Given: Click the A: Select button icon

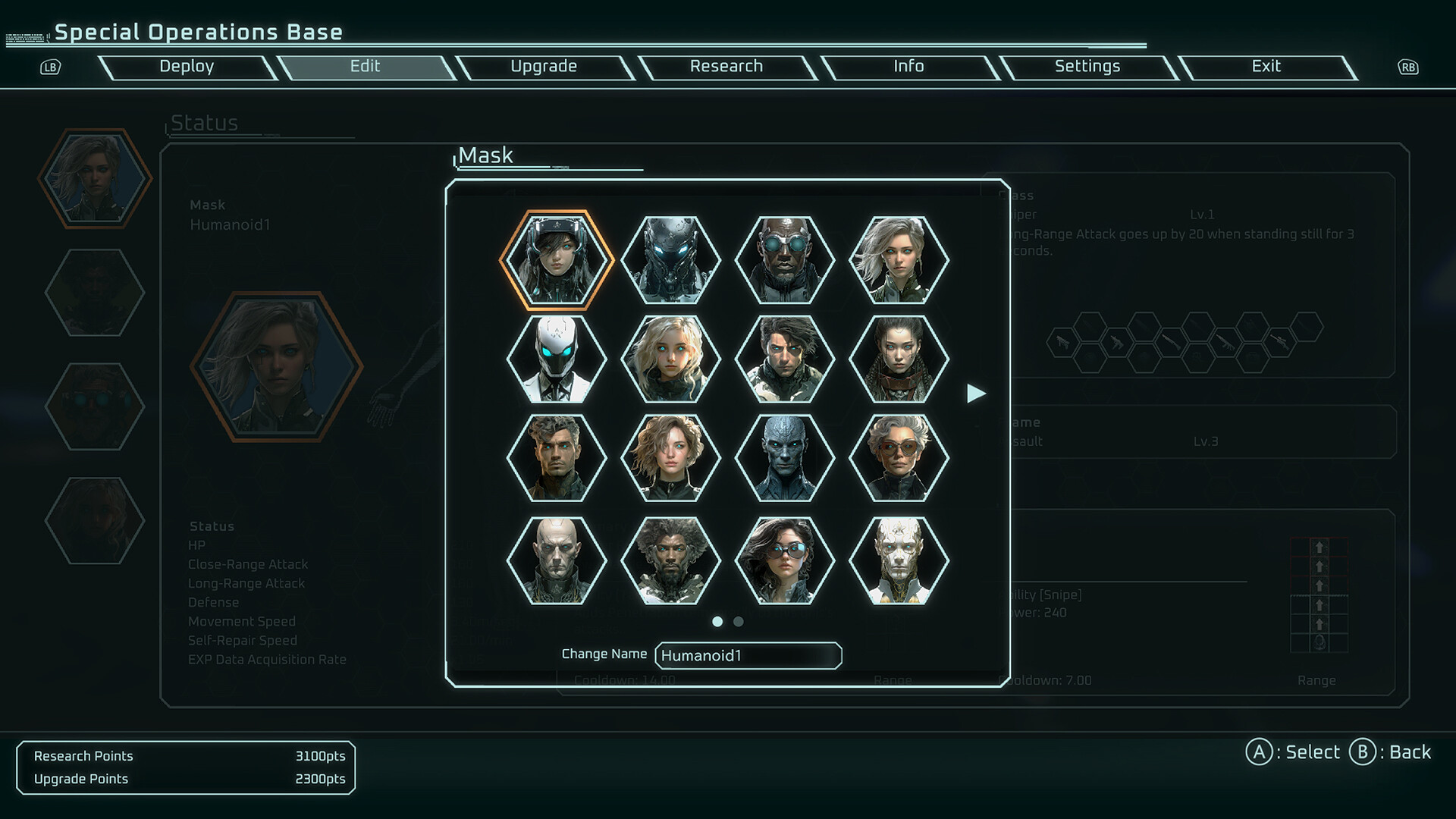Looking at the screenshot, I should 1259,752.
